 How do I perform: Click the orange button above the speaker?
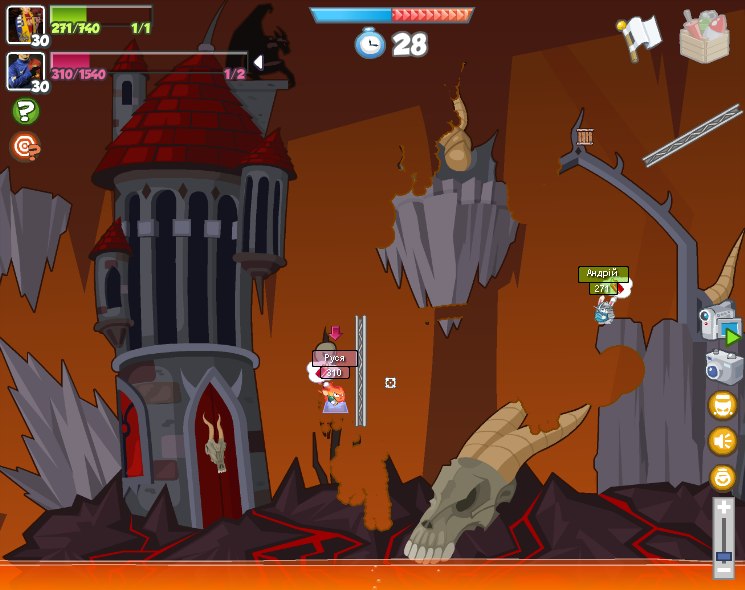[x=722, y=405]
